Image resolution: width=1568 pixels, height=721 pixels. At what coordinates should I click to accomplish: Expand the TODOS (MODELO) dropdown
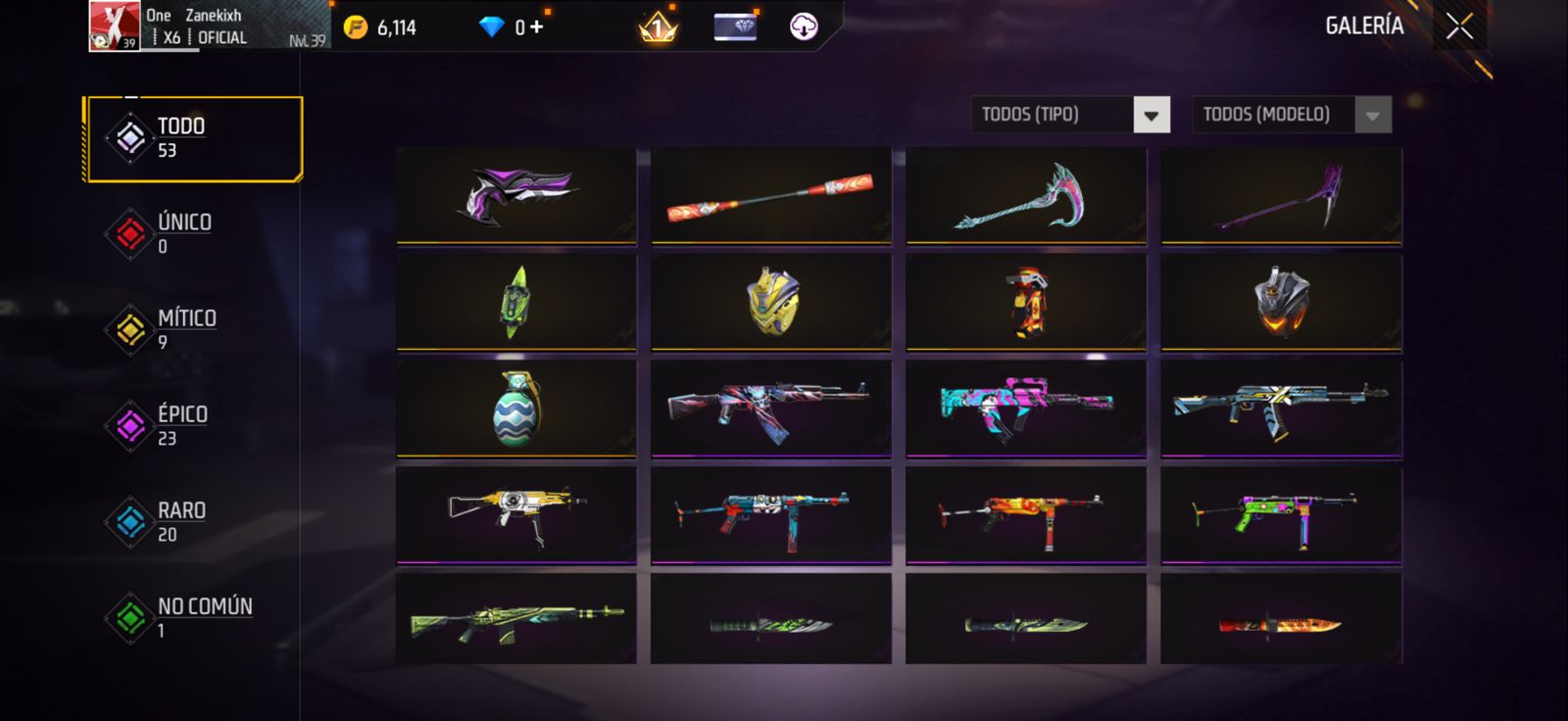click(x=1372, y=115)
